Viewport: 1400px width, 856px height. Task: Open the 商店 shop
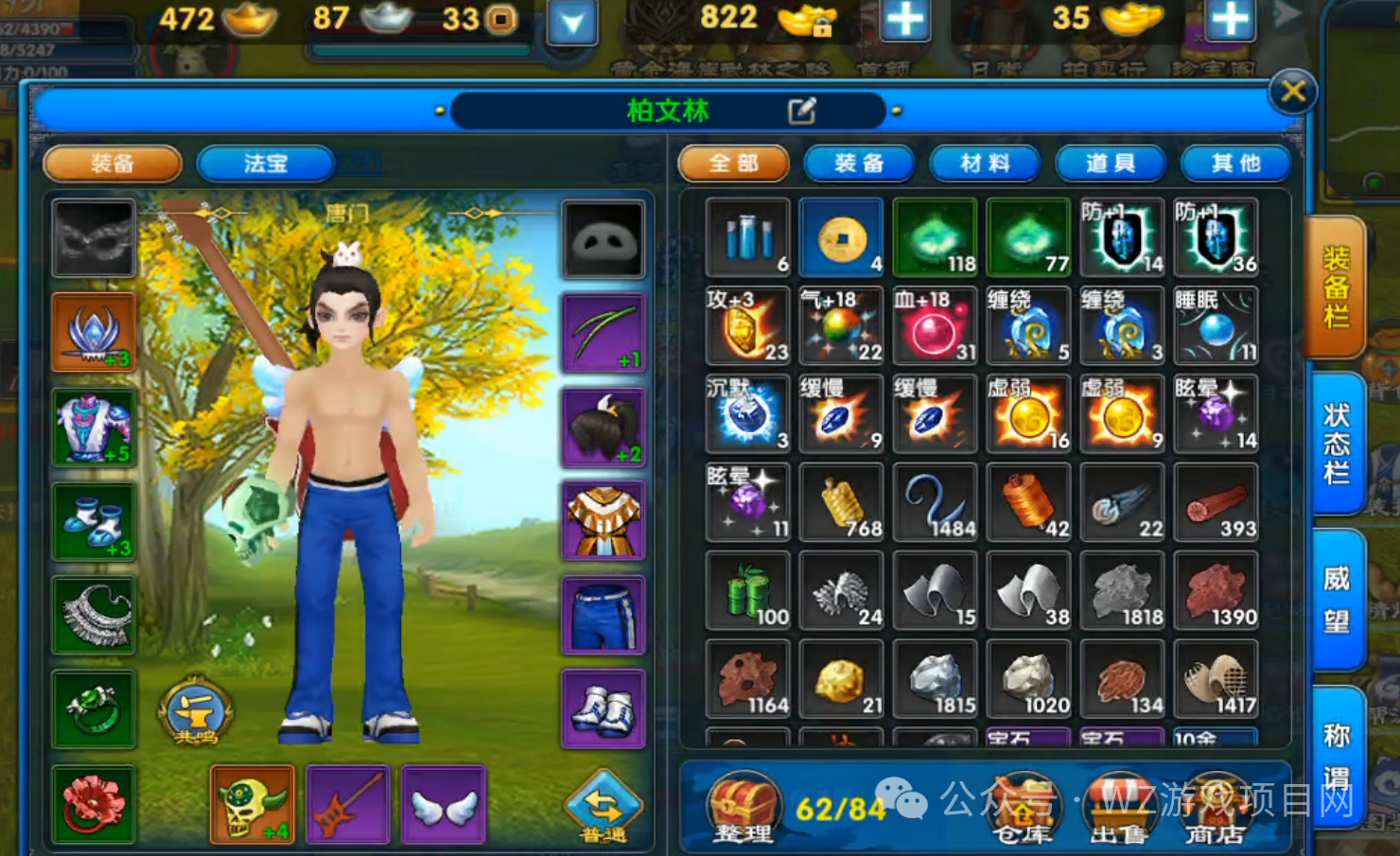click(1215, 810)
